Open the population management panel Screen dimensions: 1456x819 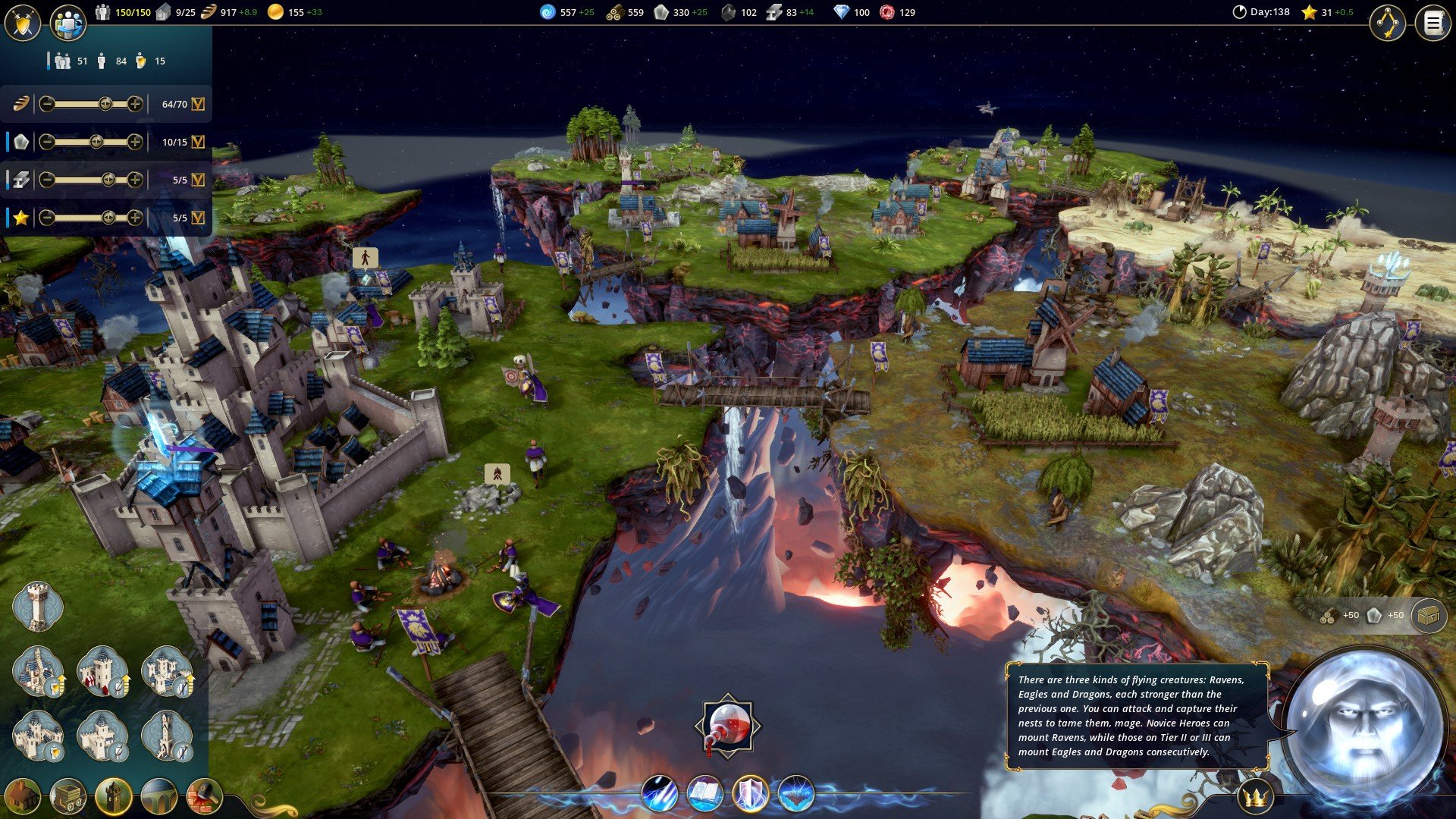tap(67, 23)
